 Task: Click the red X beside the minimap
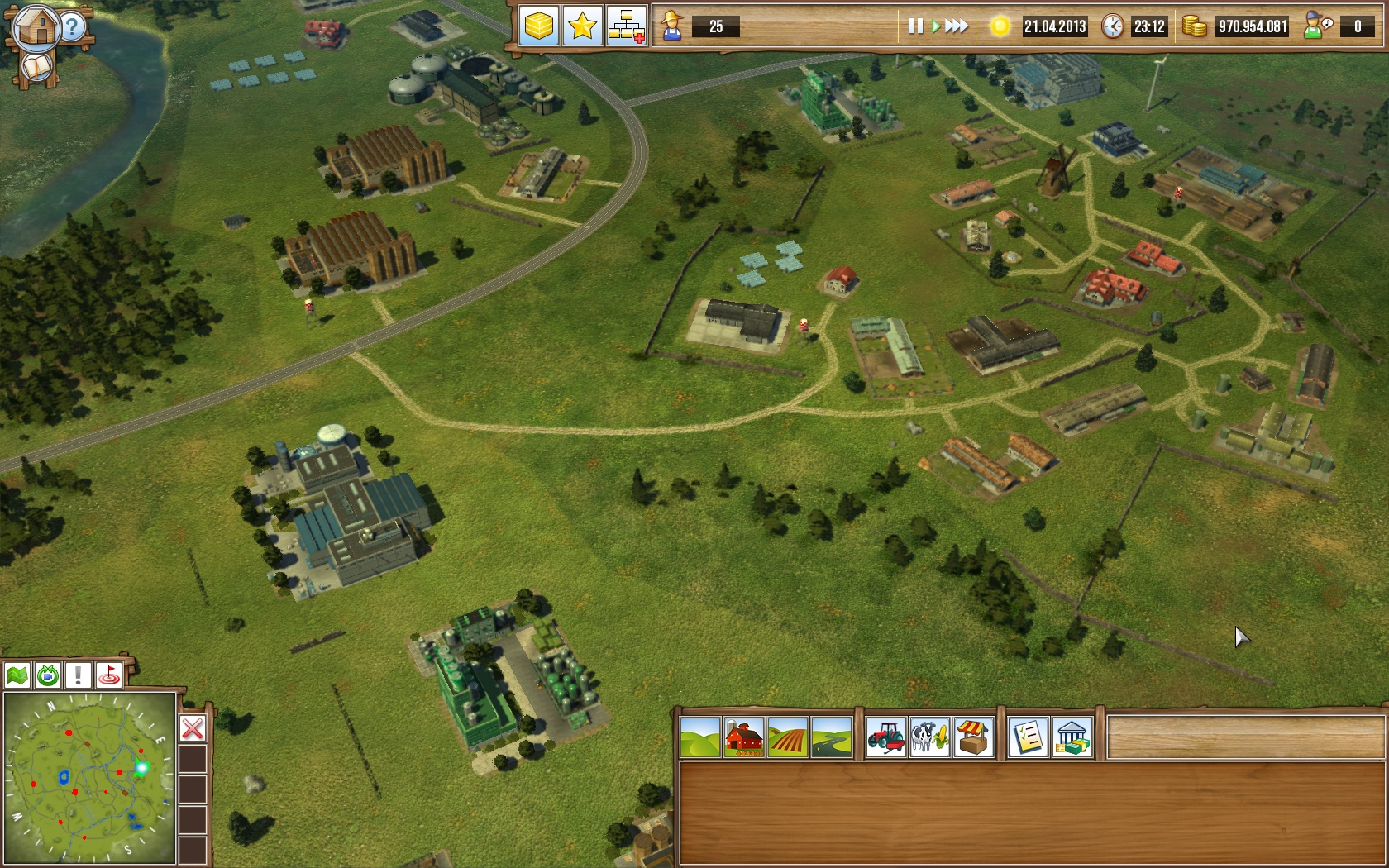(193, 728)
